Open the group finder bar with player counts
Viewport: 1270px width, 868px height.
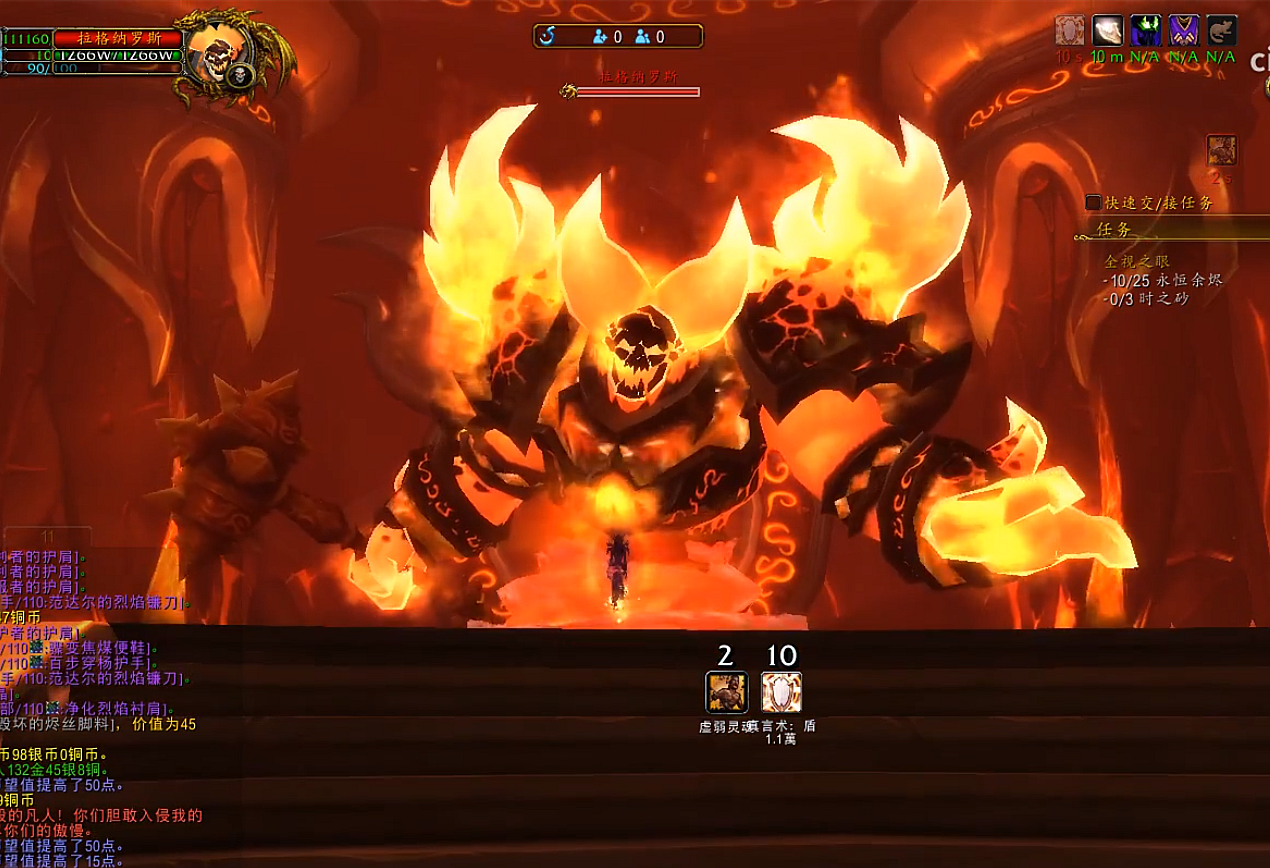618,37
